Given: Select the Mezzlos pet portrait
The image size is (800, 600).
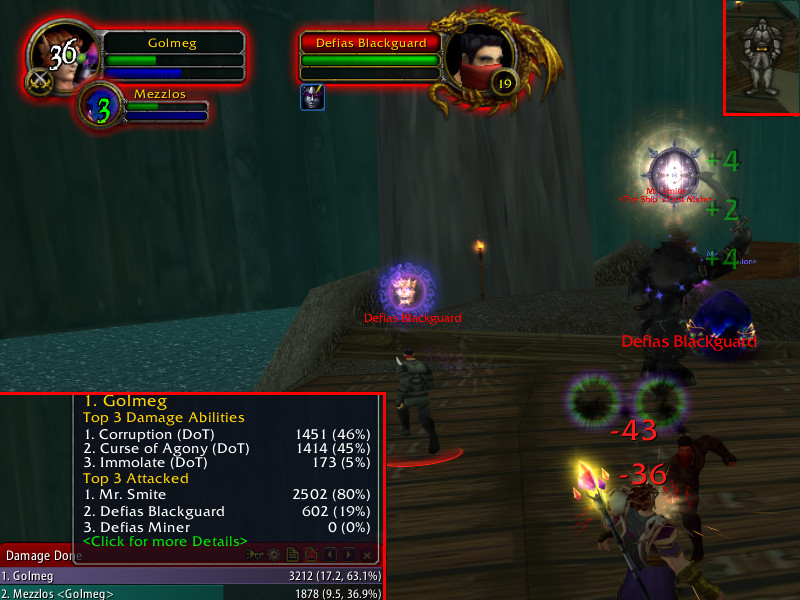Looking at the screenshot, I should pyautogui.click(x=102, y=108).
